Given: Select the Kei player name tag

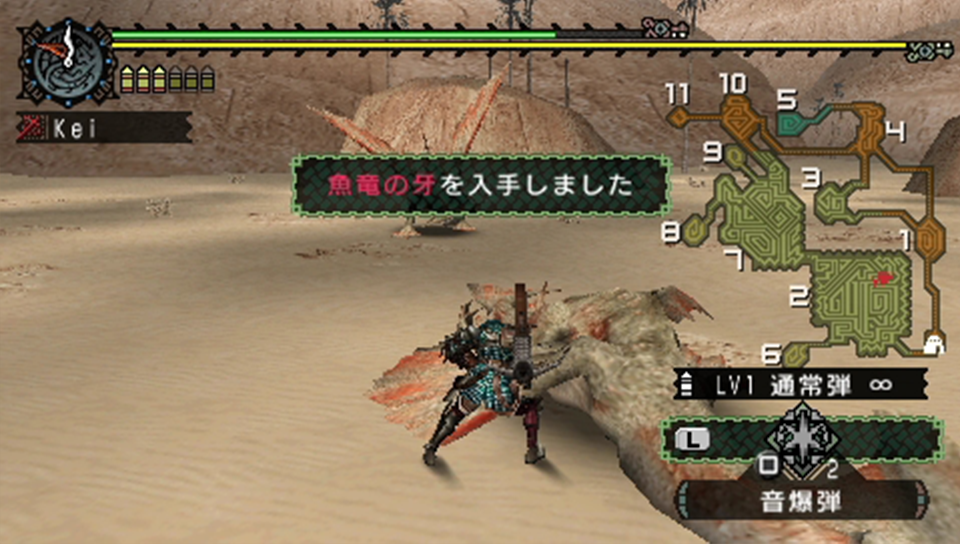Looking at the screenshot, I should 104,127.
